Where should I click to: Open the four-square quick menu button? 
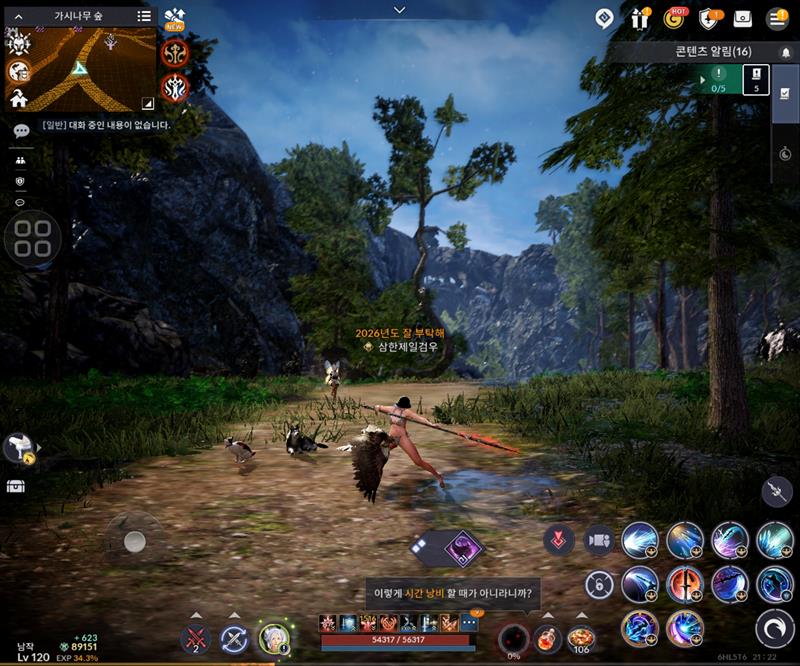pyautogui.click(x=33, y=239)
